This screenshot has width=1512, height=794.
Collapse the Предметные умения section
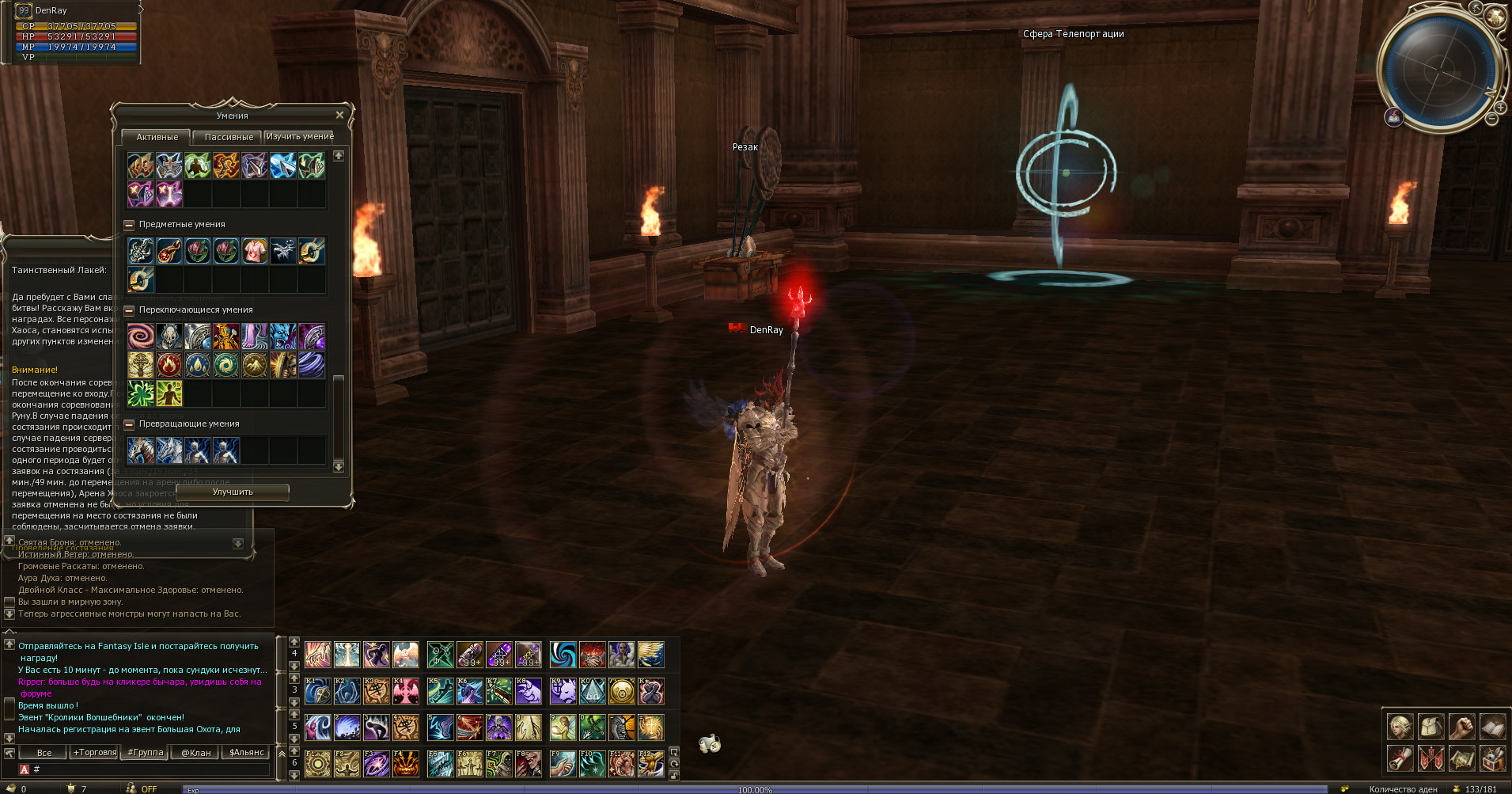pyautogui.click(x=129, y=225)
